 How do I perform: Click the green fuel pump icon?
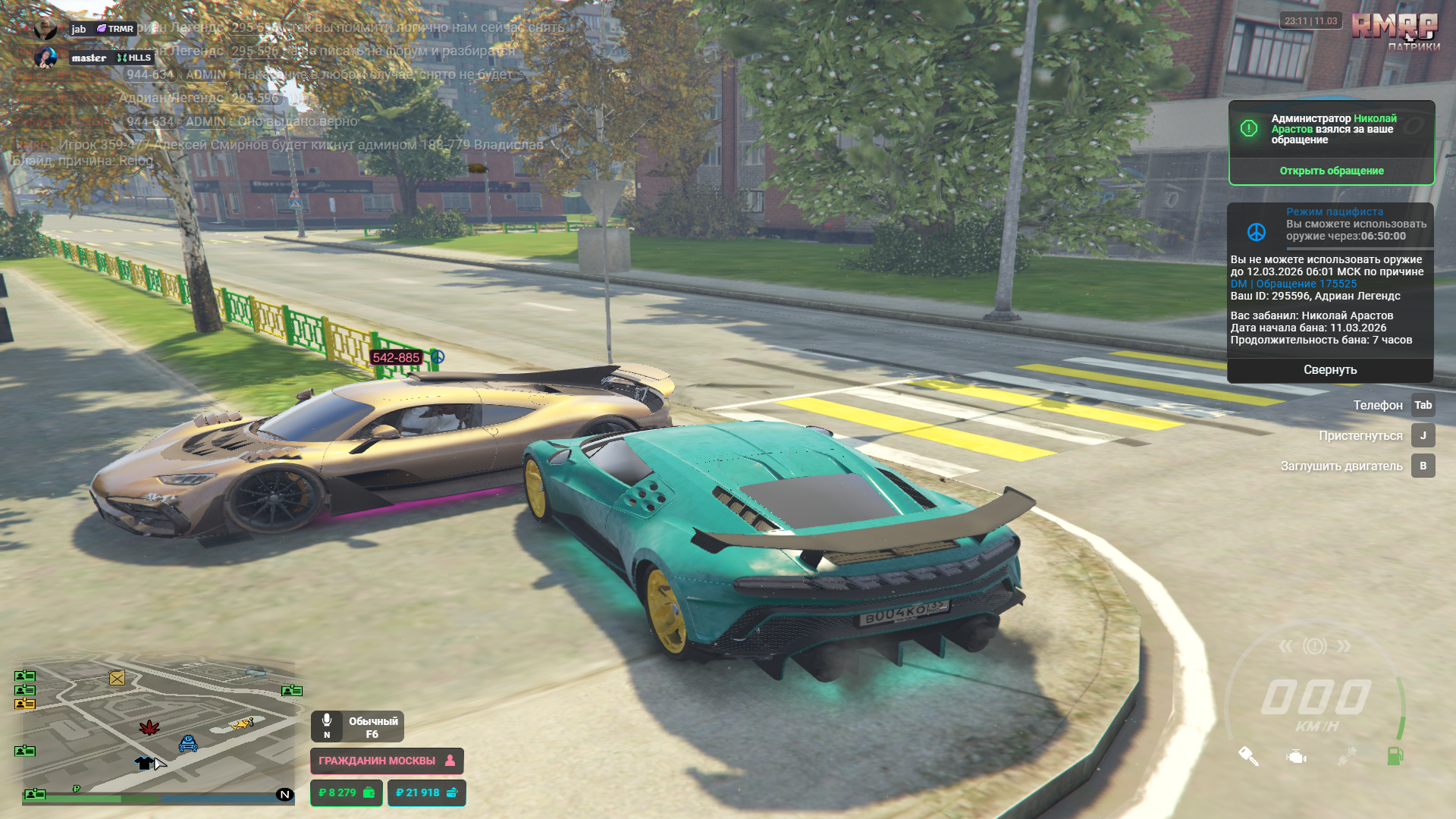(x=1395, y=755)
